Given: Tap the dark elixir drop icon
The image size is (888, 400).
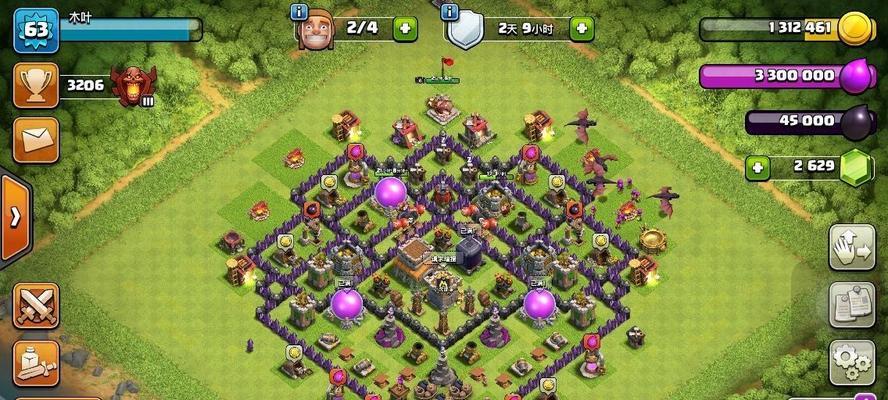Looking at the screenshot, I should (856, 121).
